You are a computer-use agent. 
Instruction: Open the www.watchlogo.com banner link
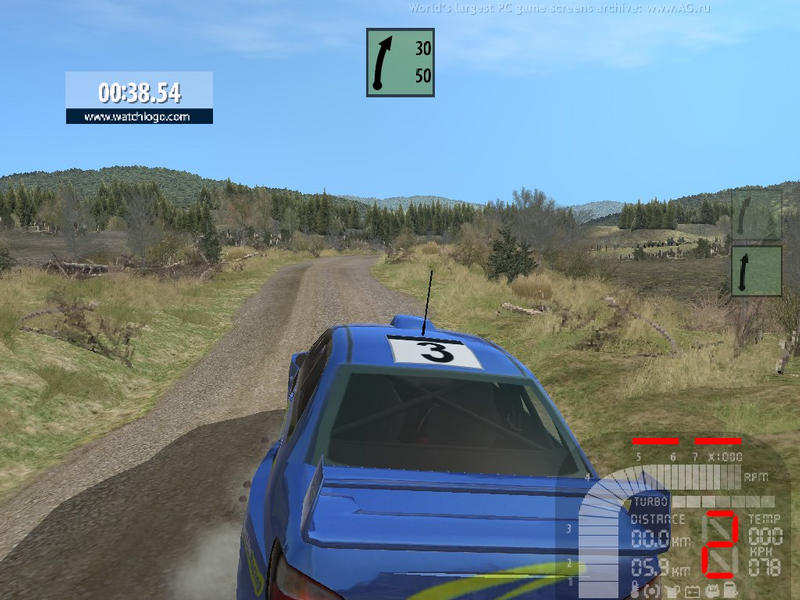coord(139,116)
